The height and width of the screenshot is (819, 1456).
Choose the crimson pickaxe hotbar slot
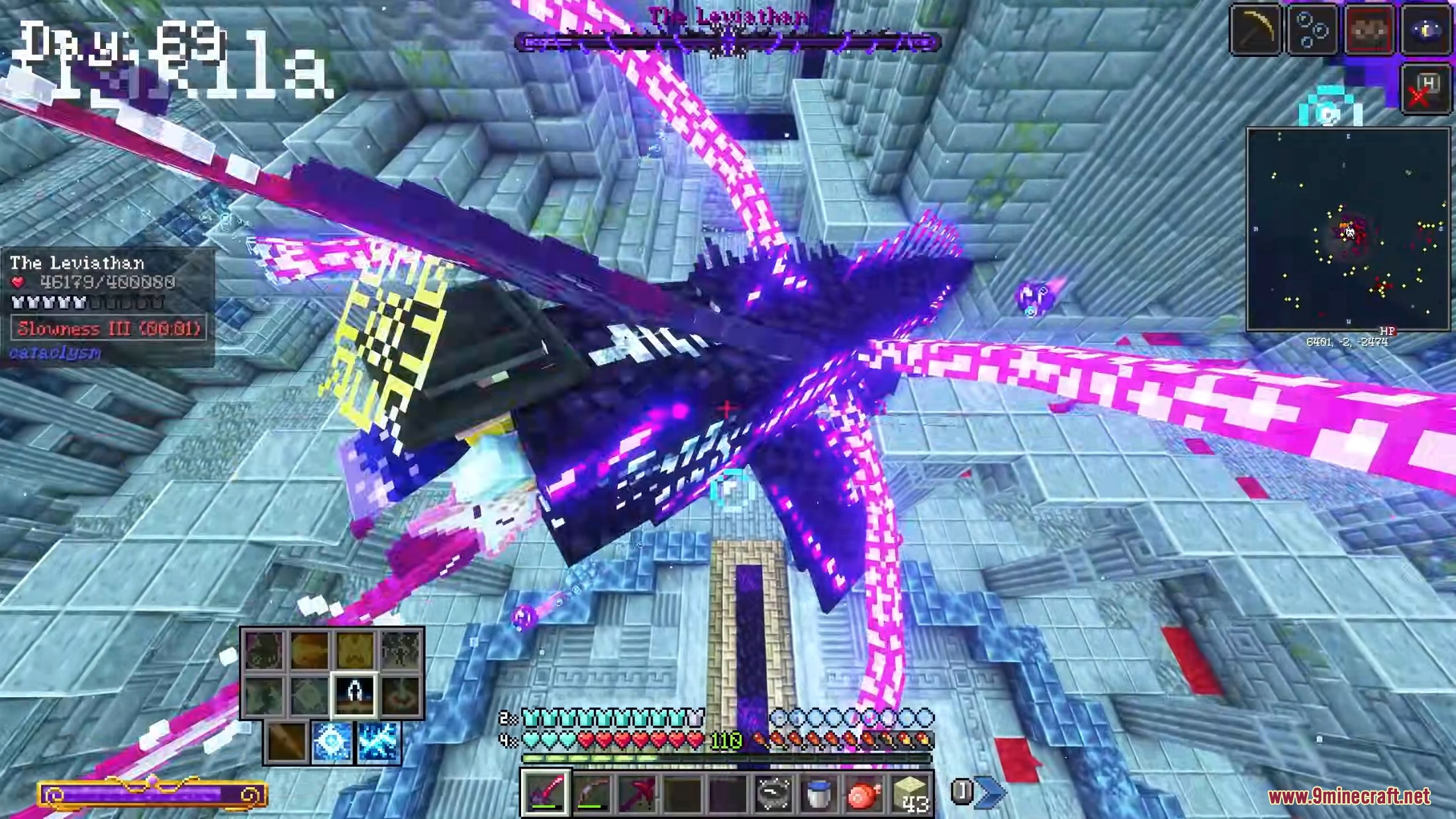pos(637,793)
